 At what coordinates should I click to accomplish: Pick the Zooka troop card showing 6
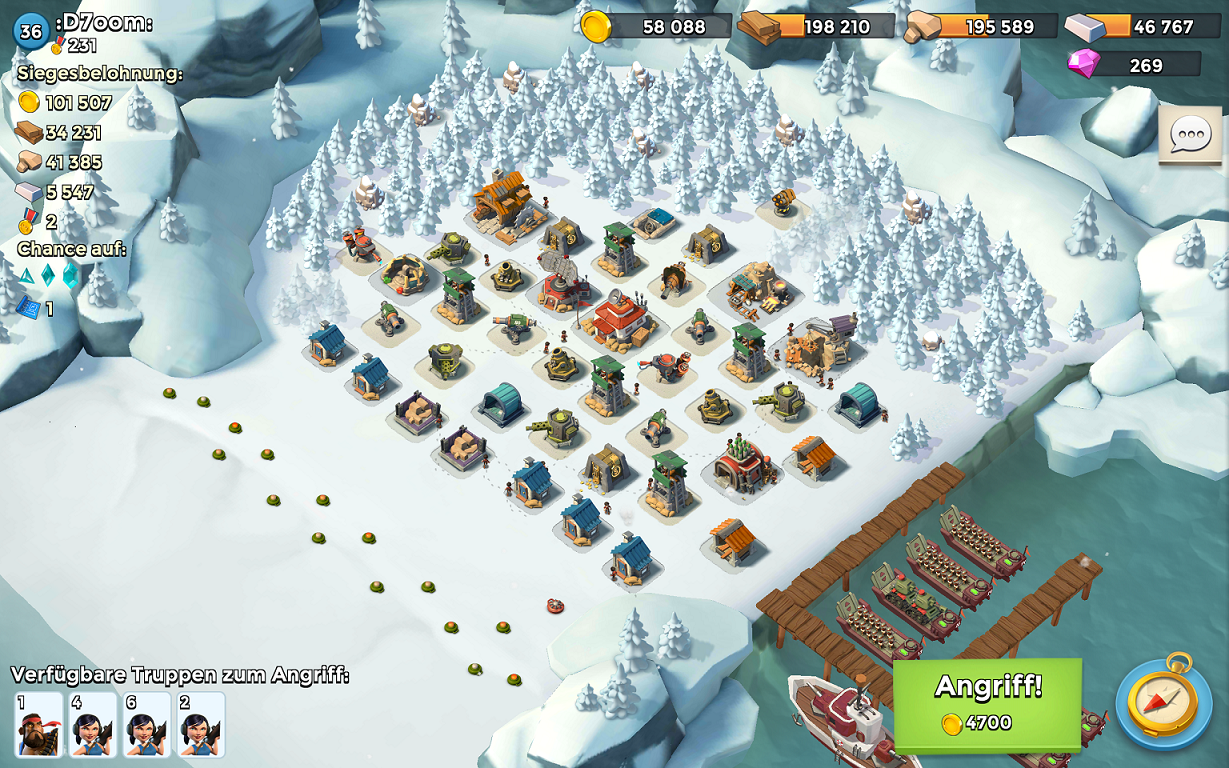[147, 724]
